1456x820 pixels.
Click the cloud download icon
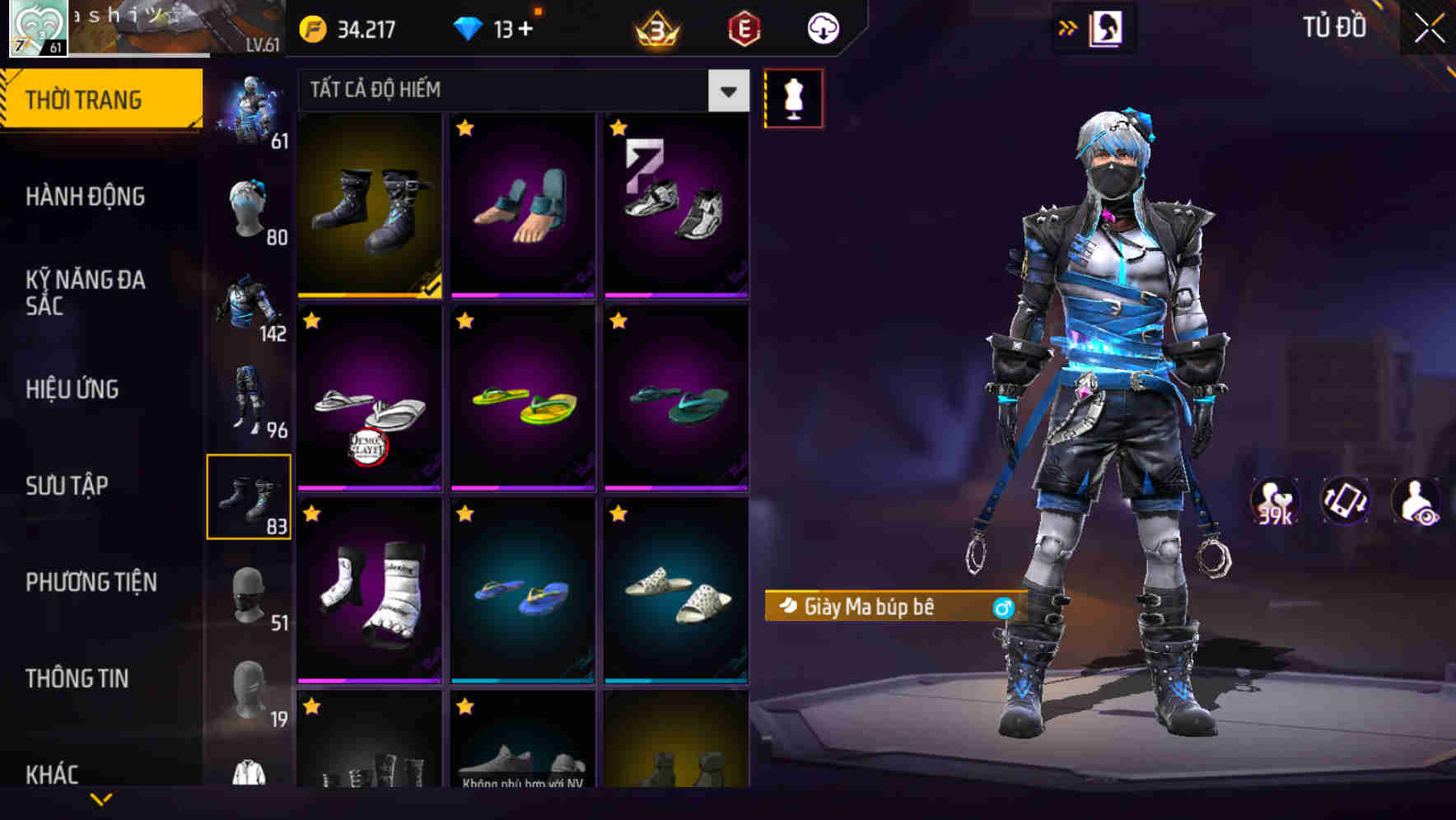coord(821,27)
